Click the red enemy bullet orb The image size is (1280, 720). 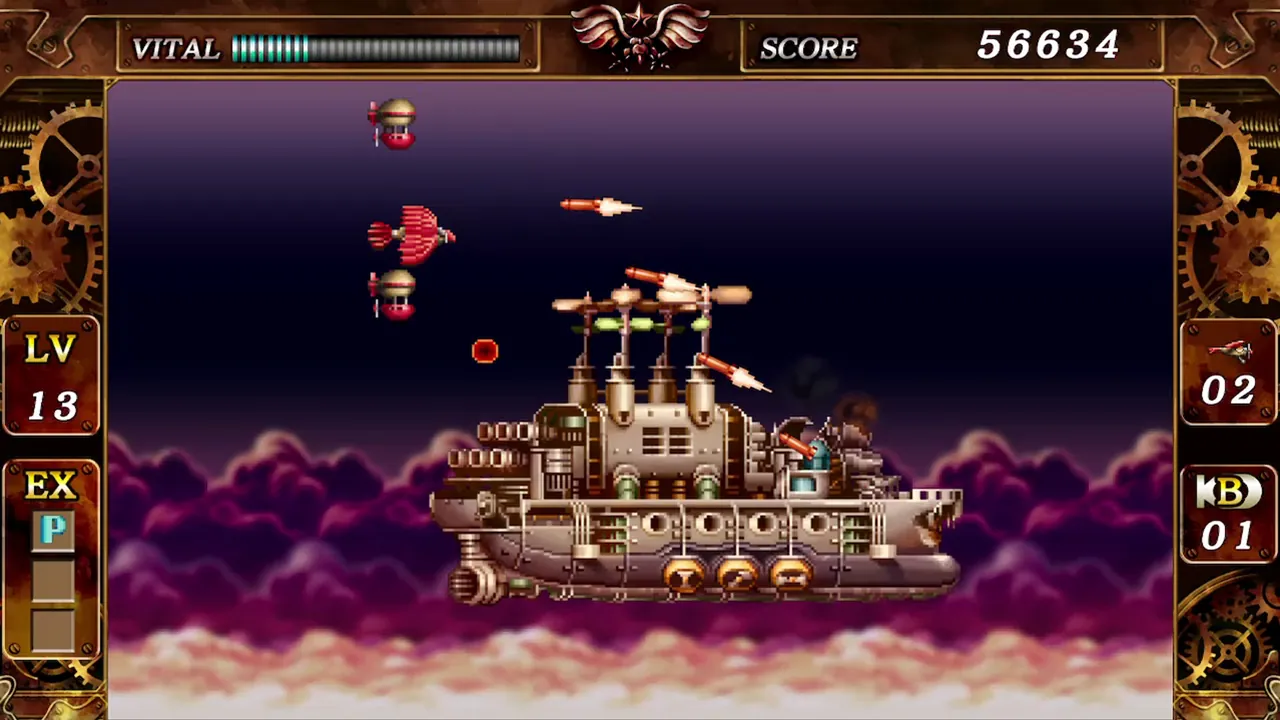coord(484,350)
